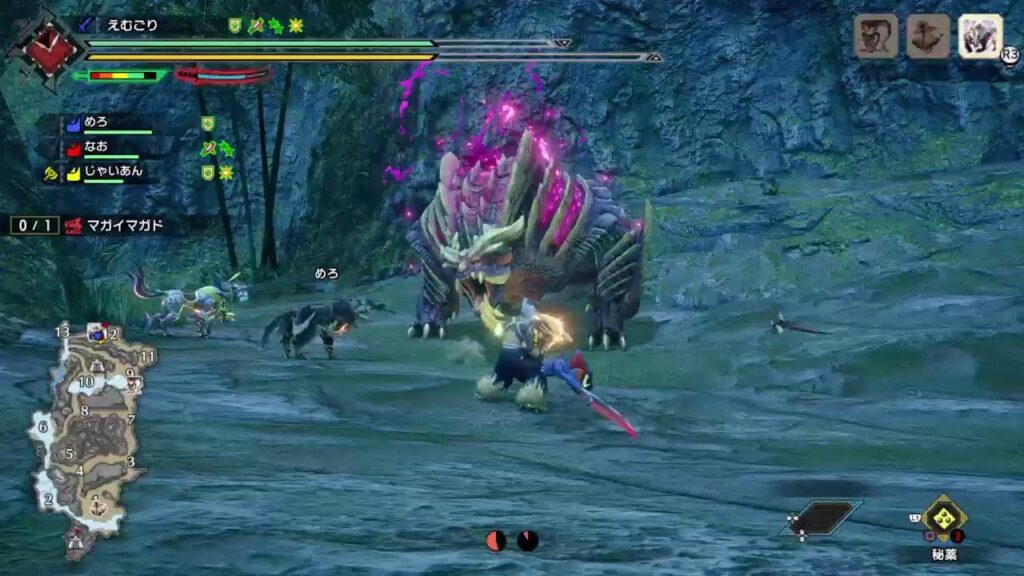Screen dimensions: 1024x576
Task: Select party member めろ in the list
Action: coord(97,122)
